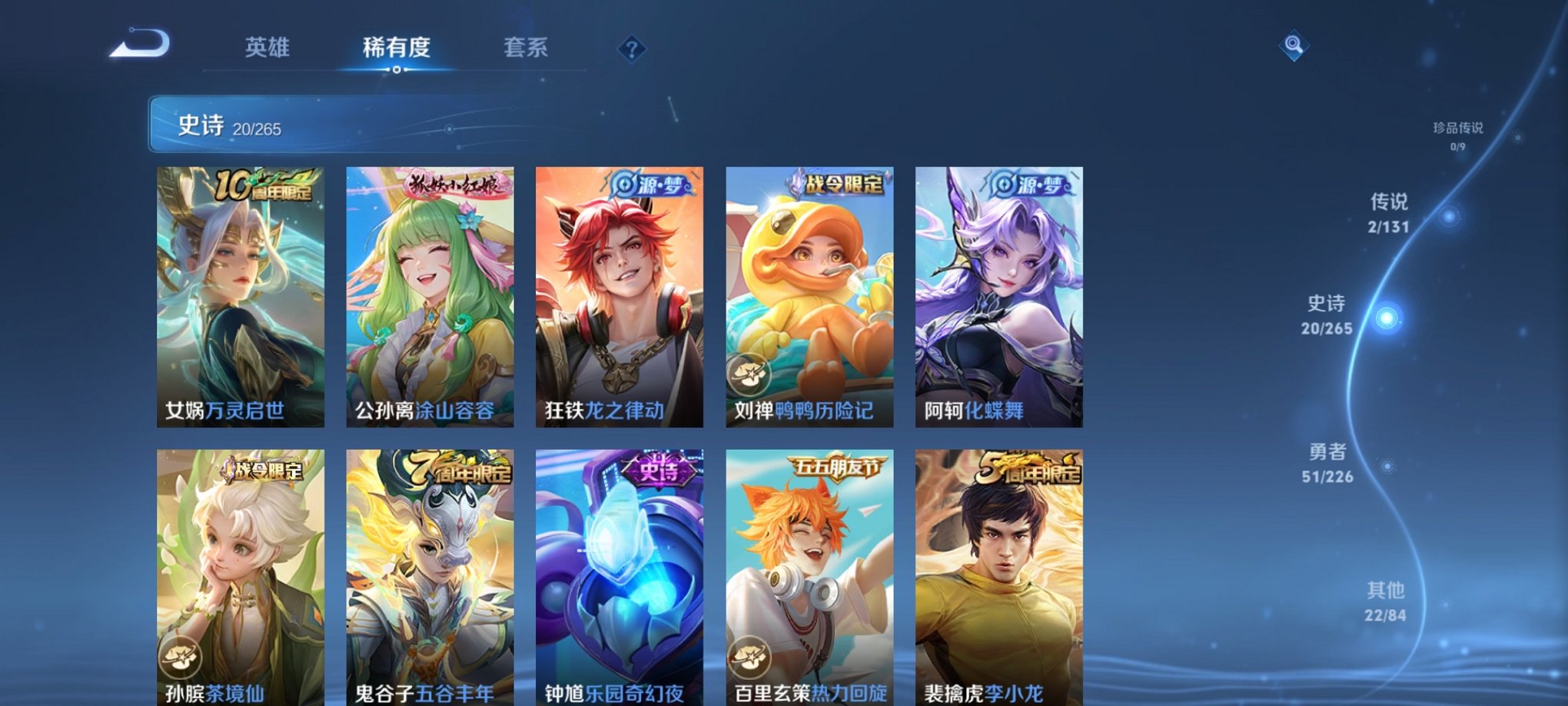The image size is (1568, 706).
Task: Open the question mark help icon
Action: [x=632, y=50]
